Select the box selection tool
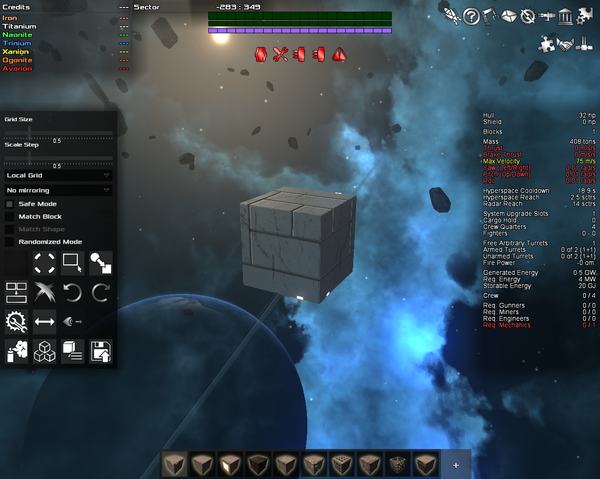 [72, 263]
